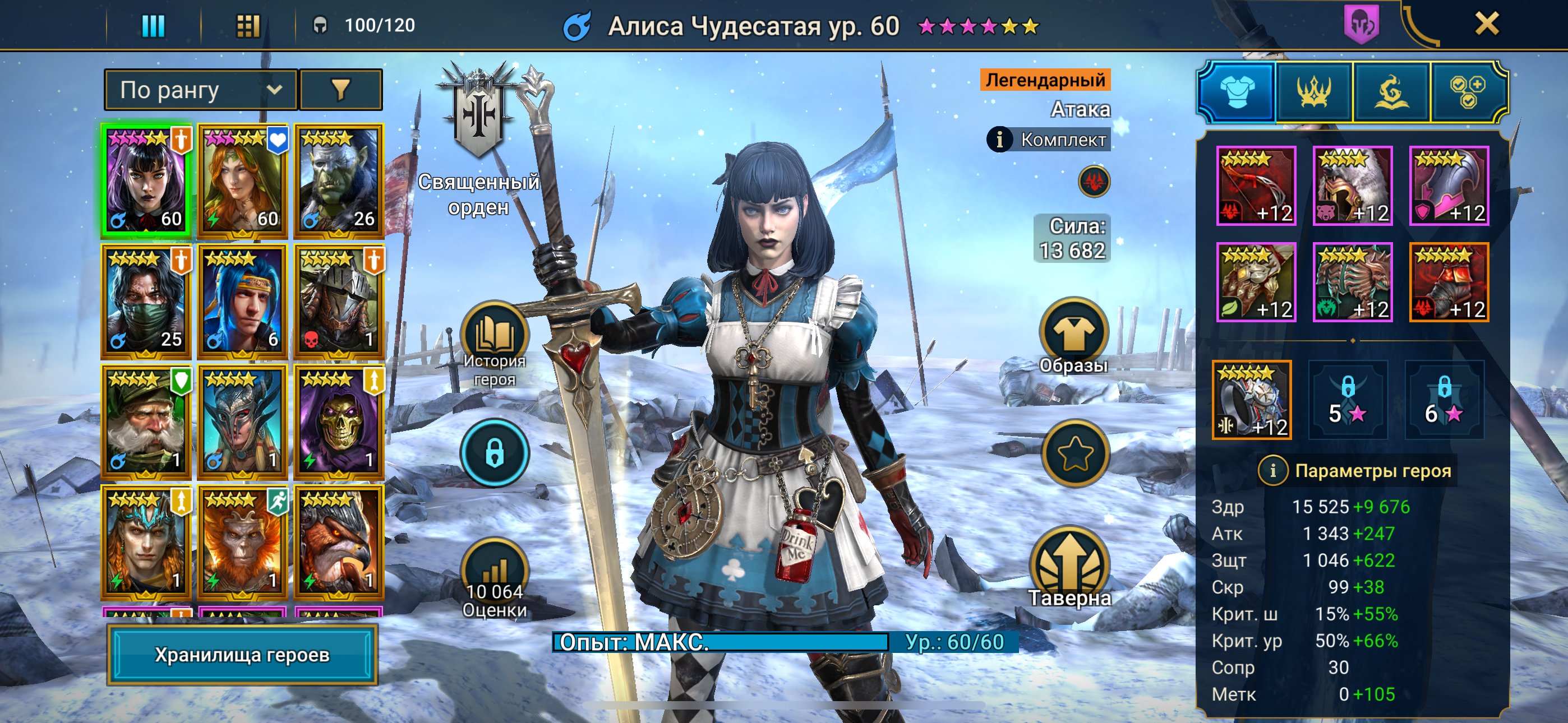The image size is (1568, 723).
Task: Mark hero as favorite with star button
Action: (x=1075, y=453)
